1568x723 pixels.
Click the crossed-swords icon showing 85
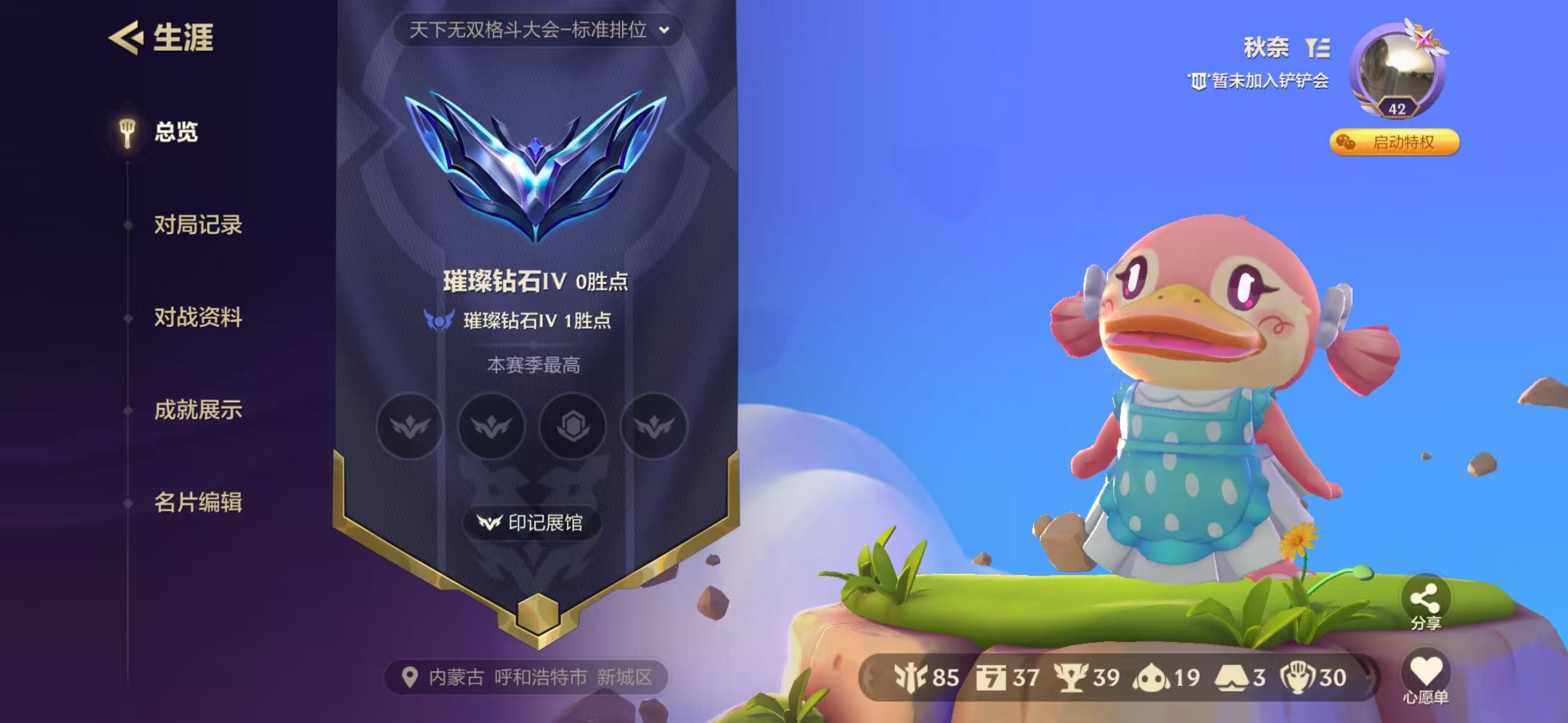(x=911, y=677)
